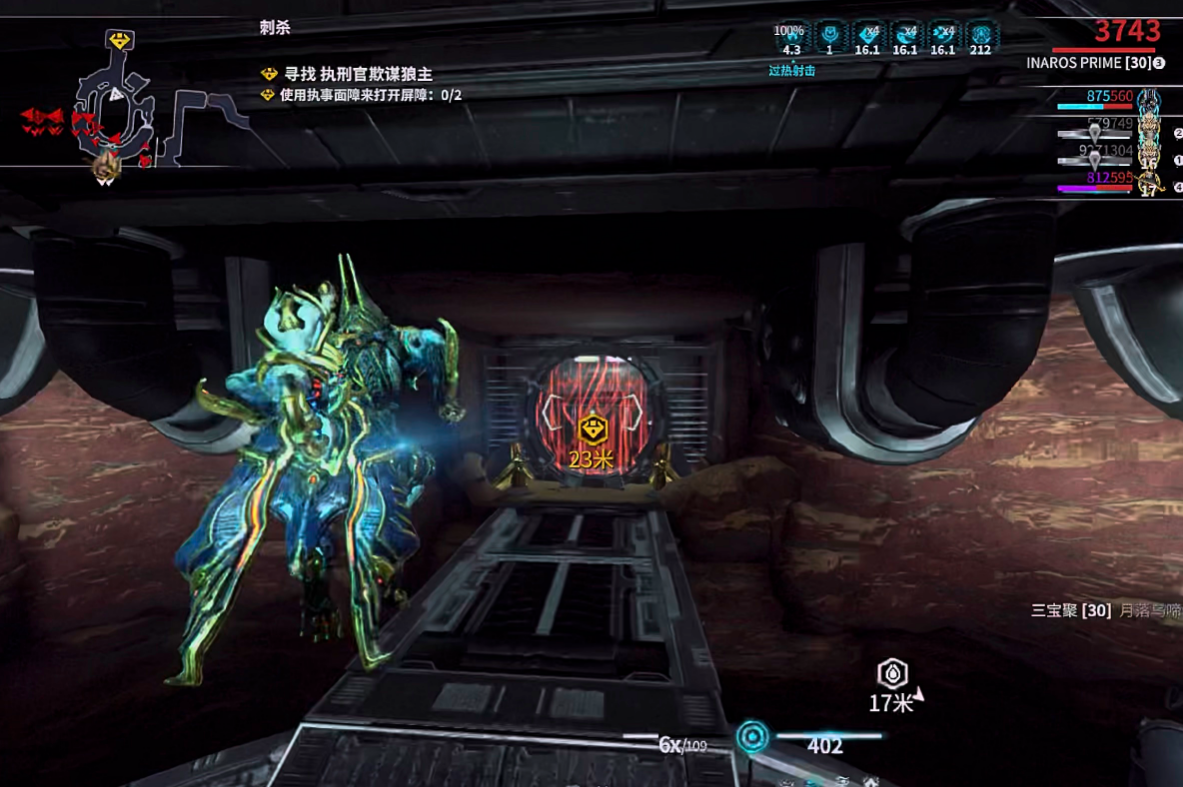1183x787 pixels.
Task: Click the 100% buff icon above 过热射击
Action: tap(790, 36)
